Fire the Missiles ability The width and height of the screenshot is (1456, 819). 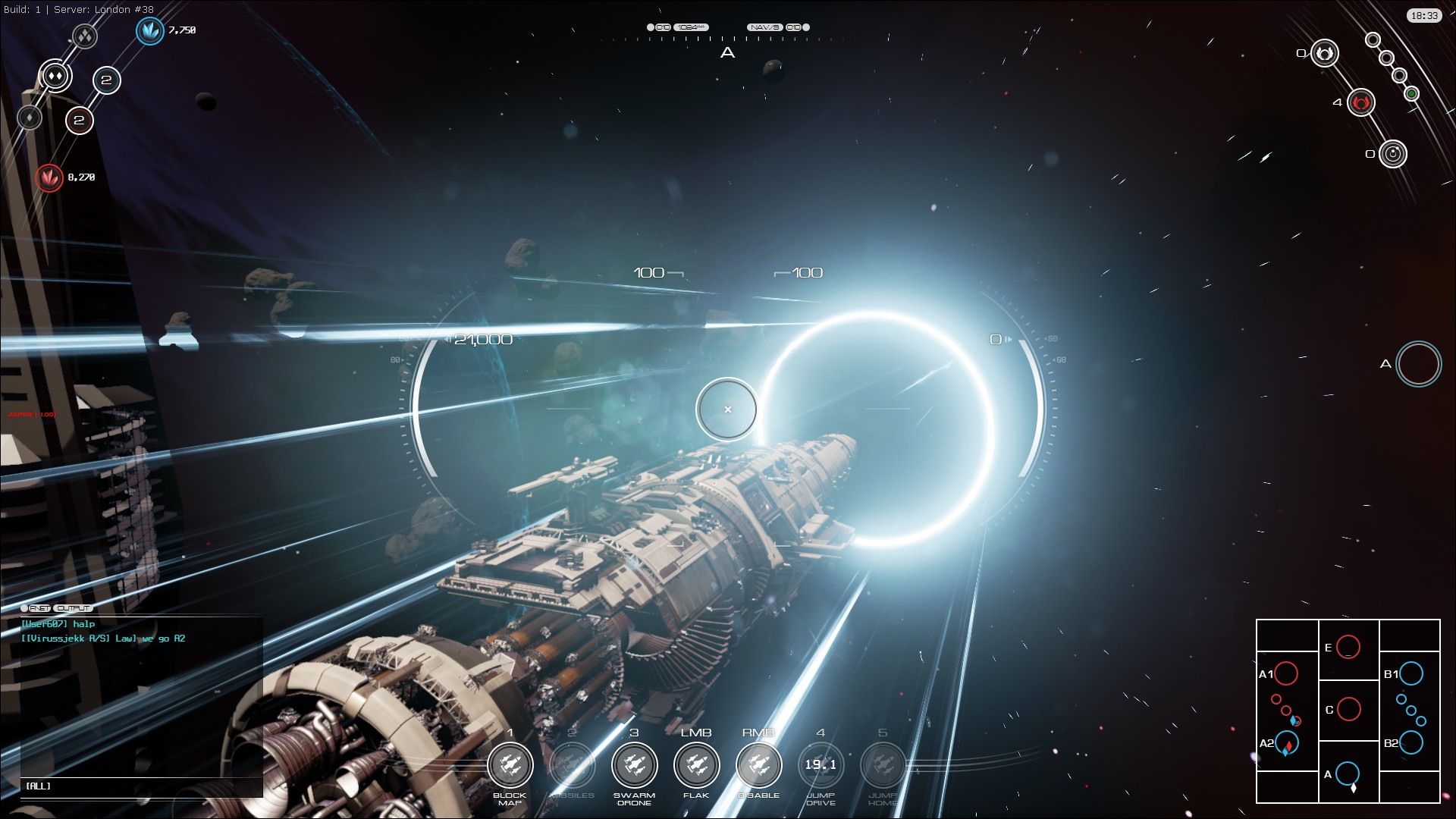[572, 765]
